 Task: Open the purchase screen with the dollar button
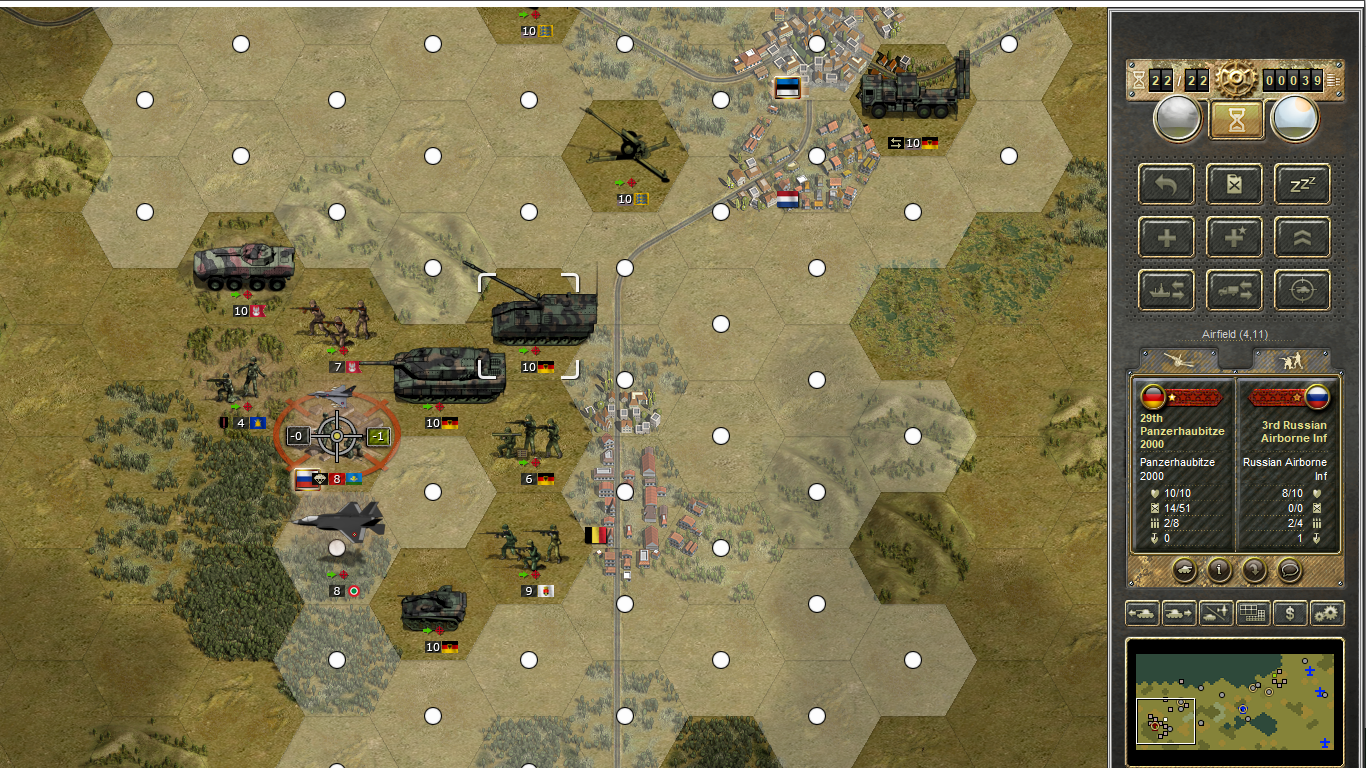pos(1290,613)
